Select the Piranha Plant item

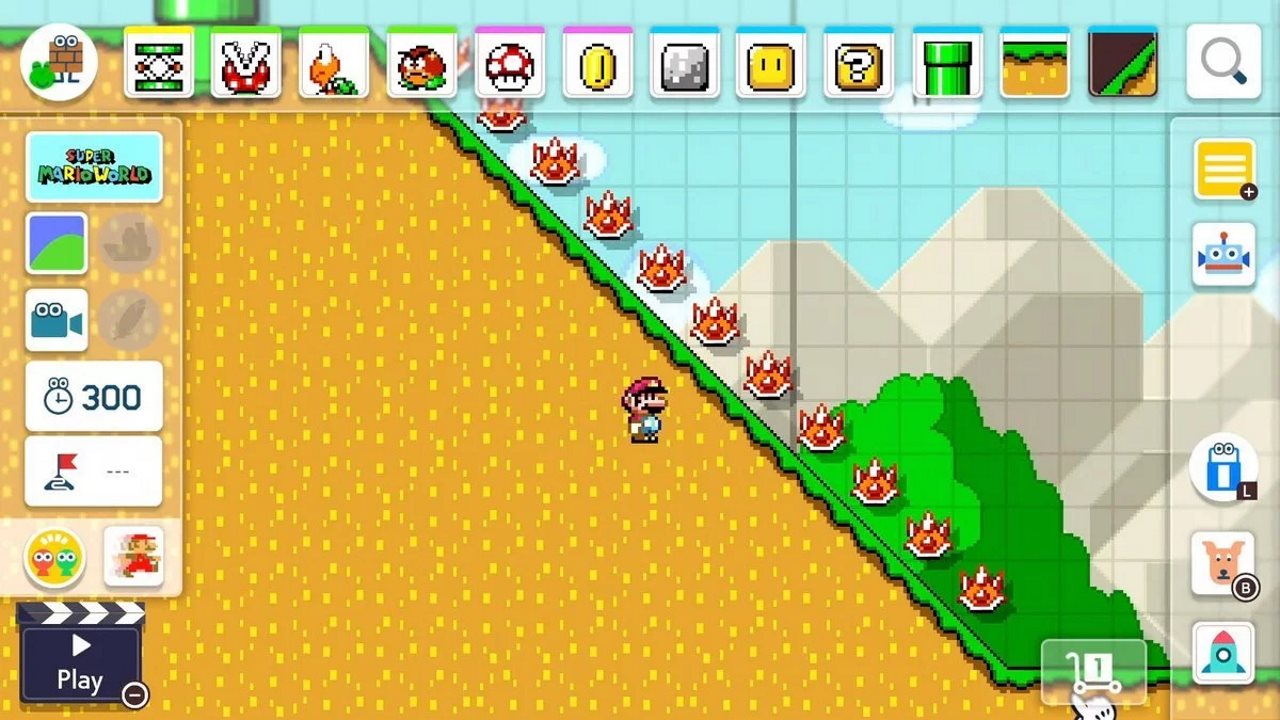pyautogui.click(x=247, y=62)
